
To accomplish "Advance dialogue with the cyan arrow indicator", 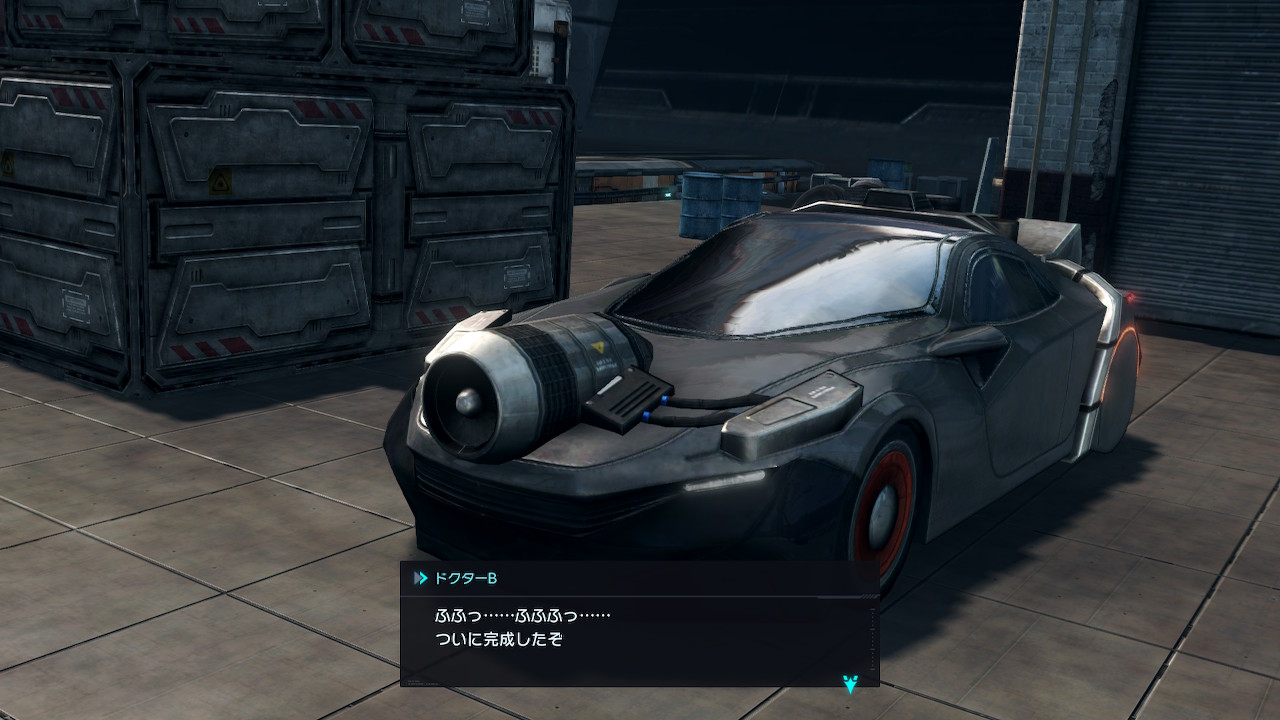I will pos(850,683).
